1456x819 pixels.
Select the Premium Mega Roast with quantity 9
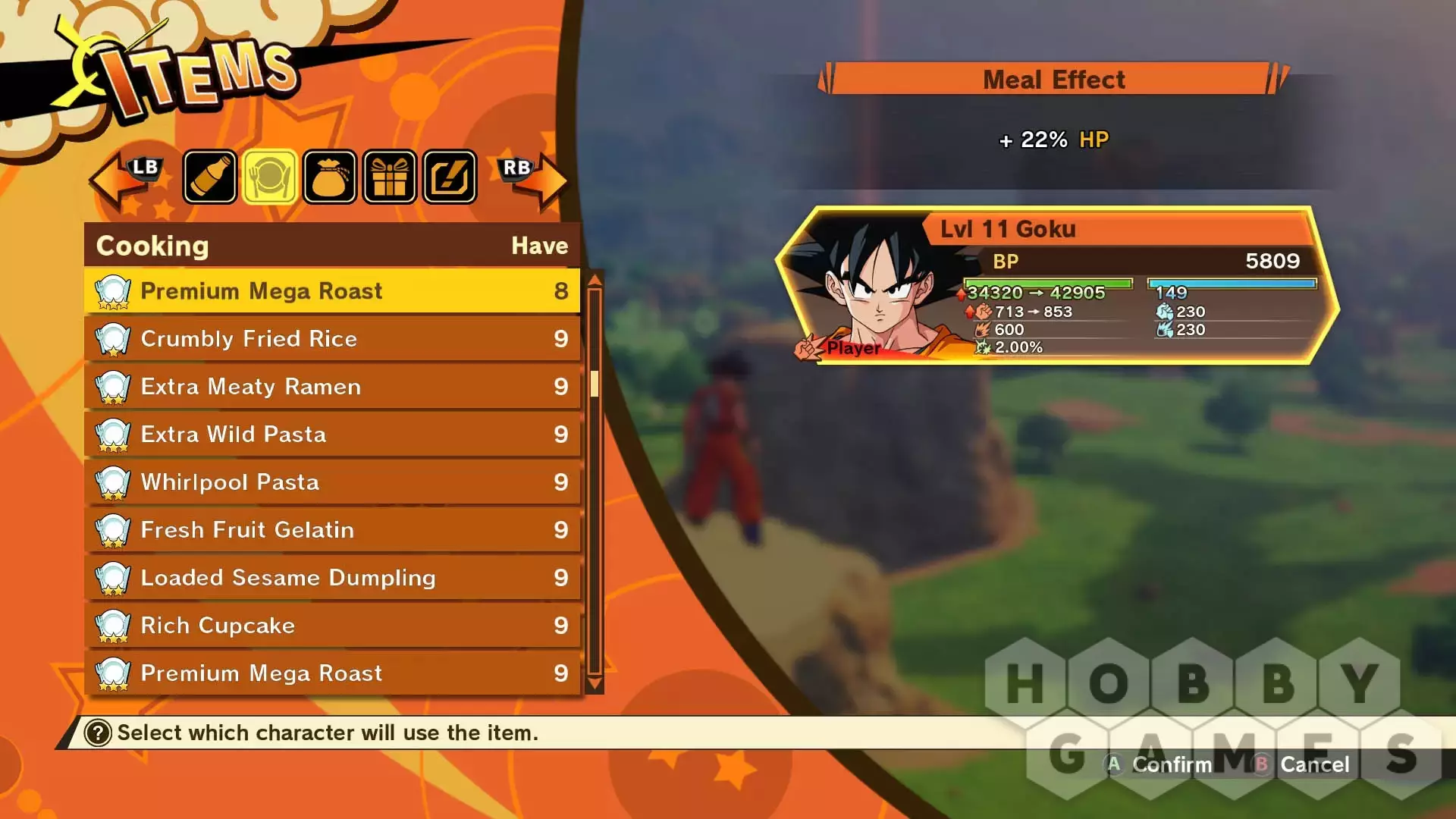pyautogui.click(x=332, y=673)
